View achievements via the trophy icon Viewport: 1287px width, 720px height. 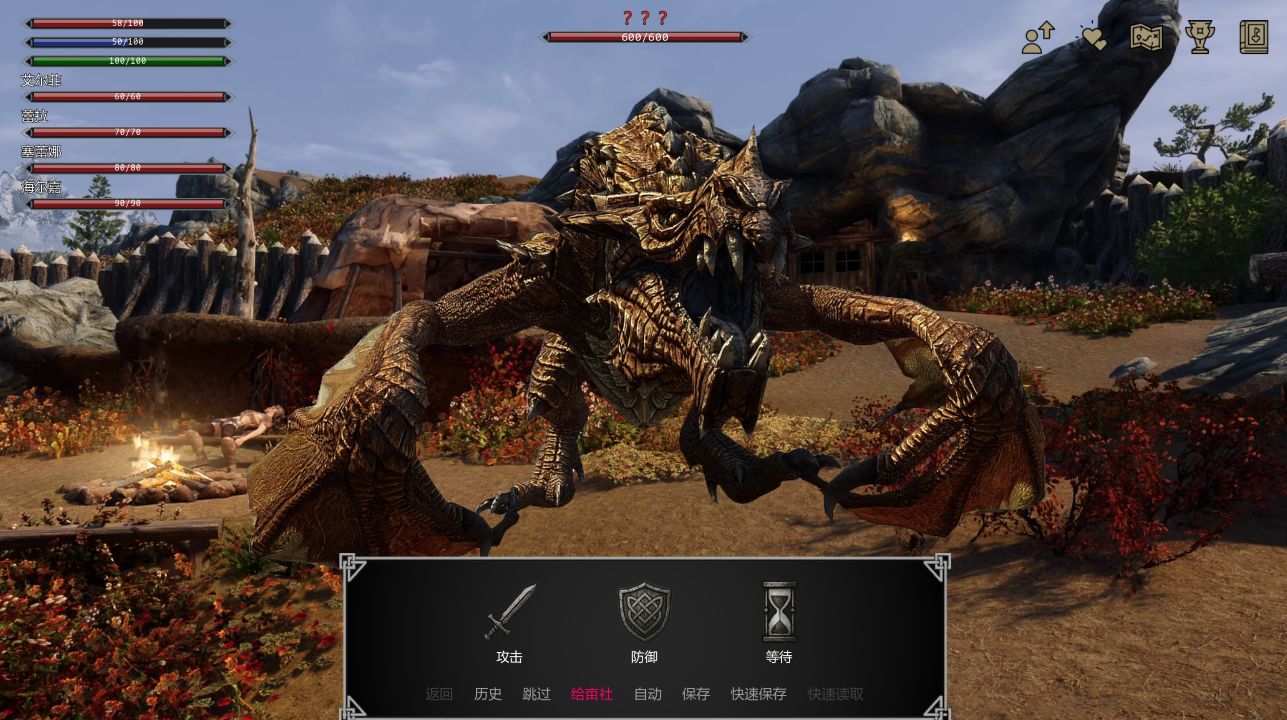click(1199, 37)
